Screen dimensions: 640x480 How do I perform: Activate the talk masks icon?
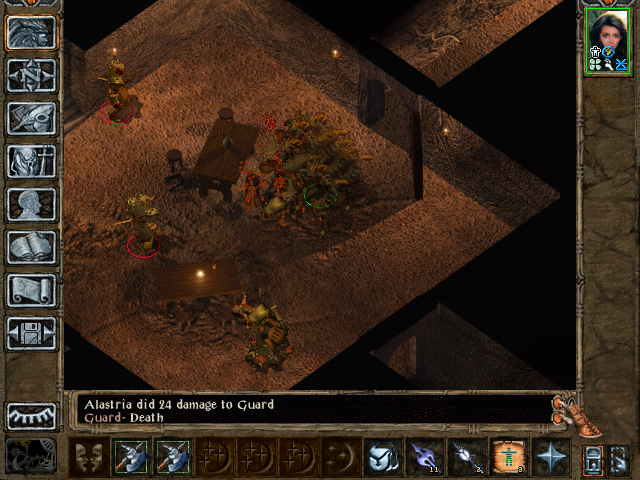pos(88,458)
